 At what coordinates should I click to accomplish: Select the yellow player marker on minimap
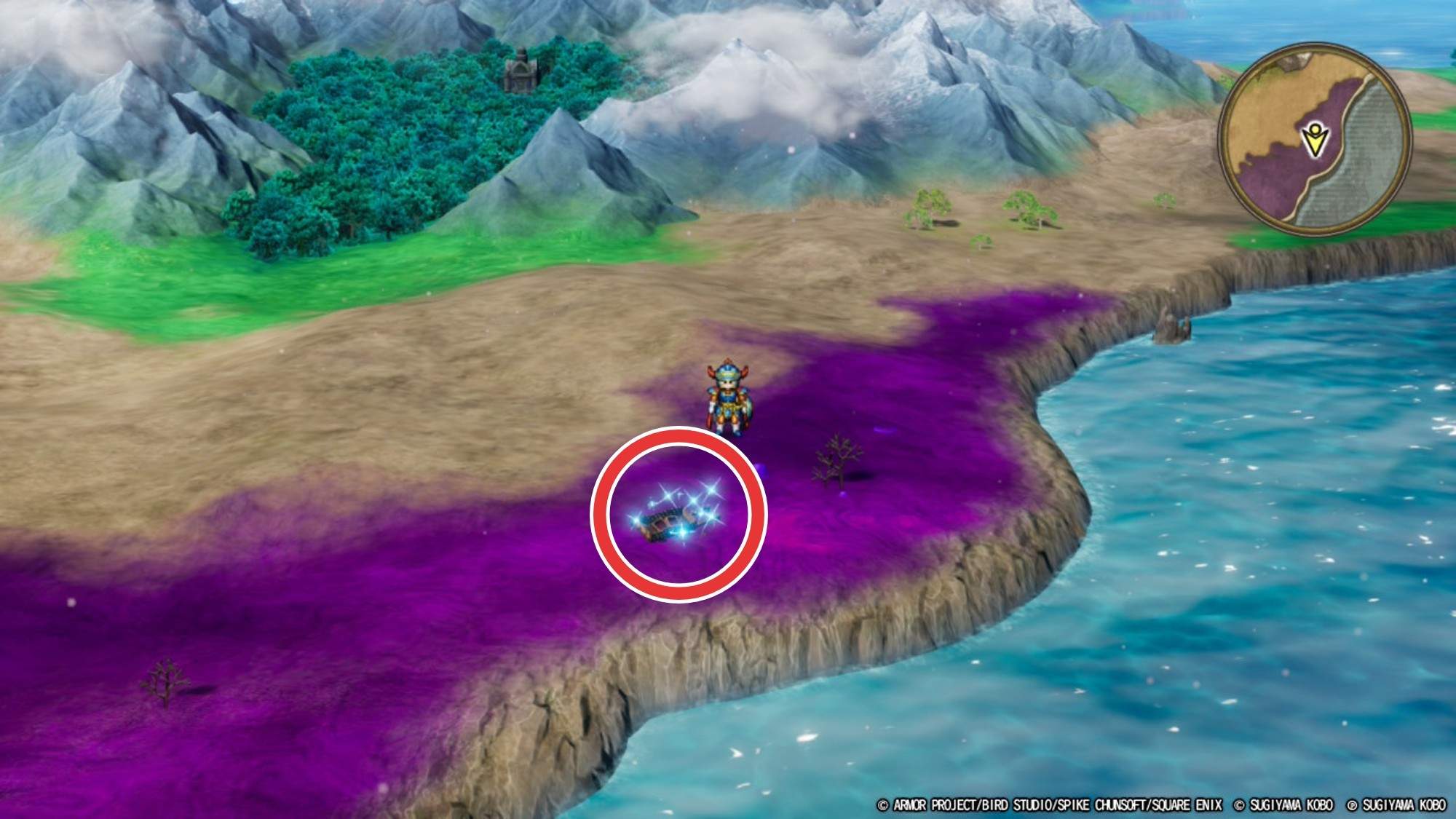[x=1314, y=142]
